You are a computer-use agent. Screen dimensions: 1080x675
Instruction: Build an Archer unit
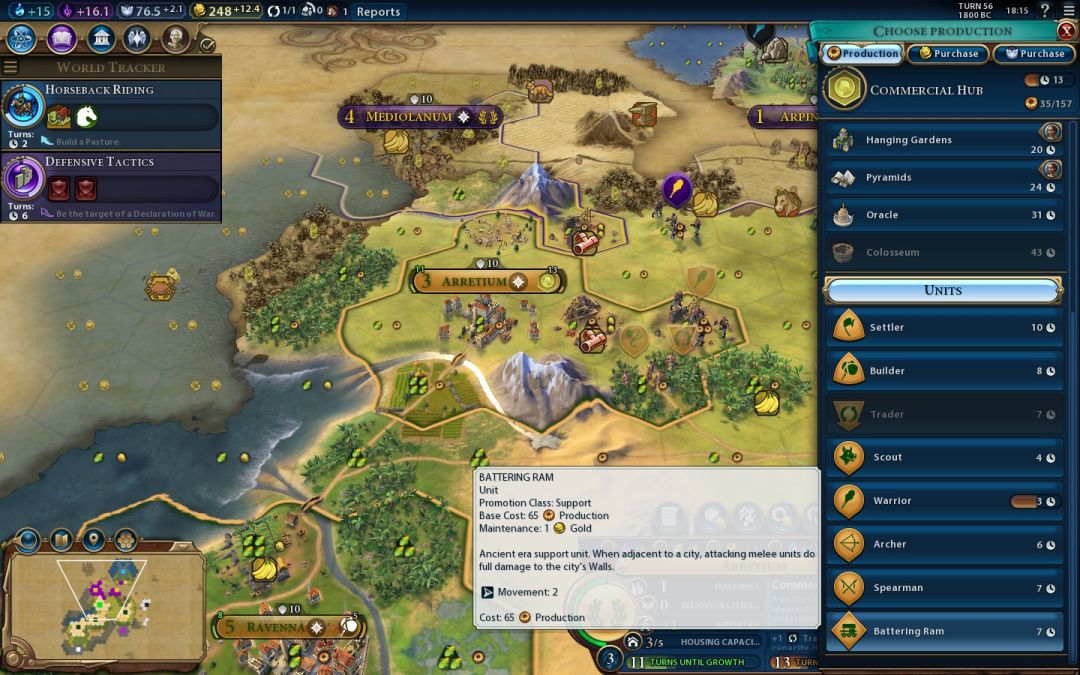(944, 545)
